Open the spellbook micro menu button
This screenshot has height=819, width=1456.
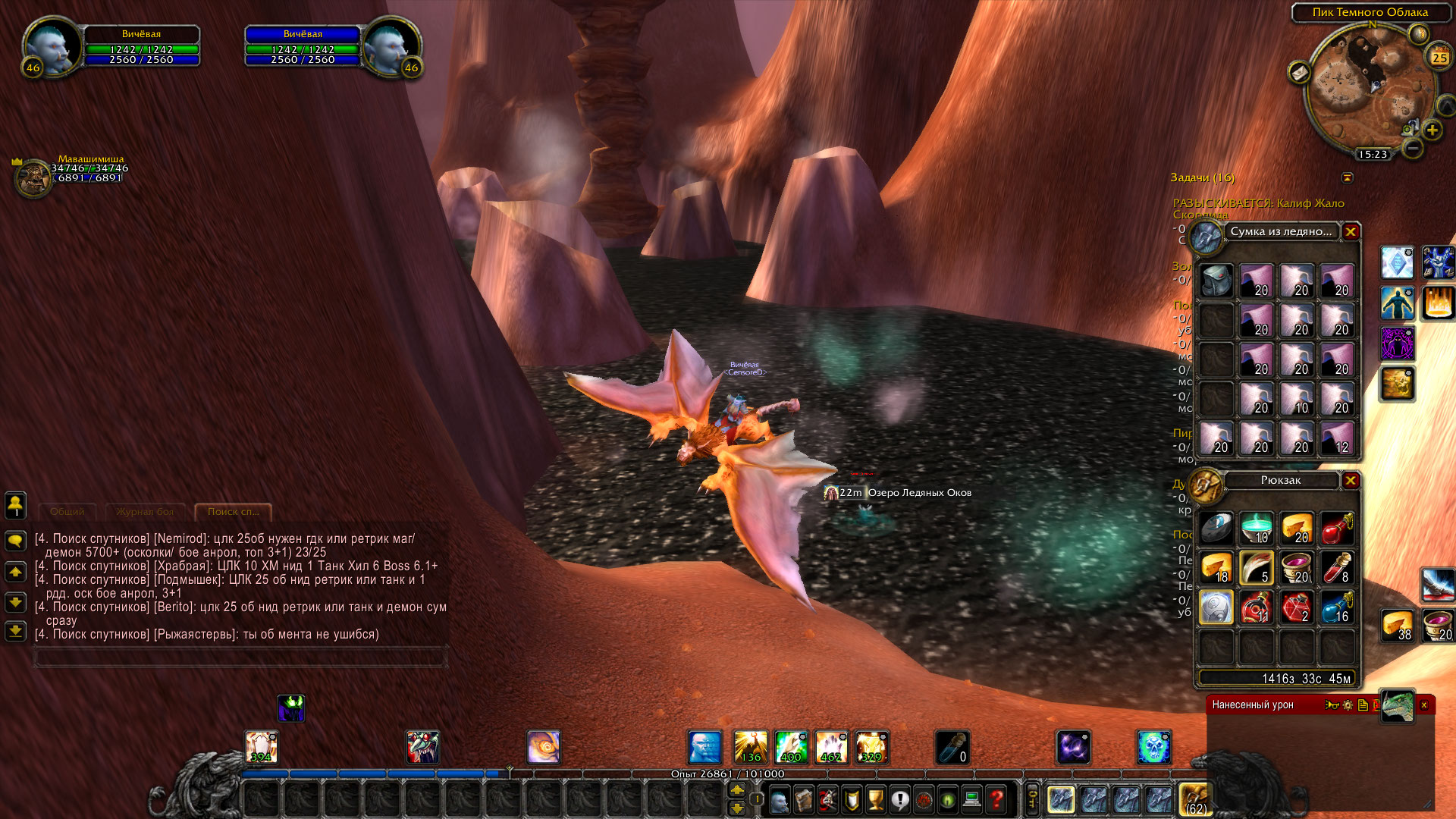(x=803, y=799)
